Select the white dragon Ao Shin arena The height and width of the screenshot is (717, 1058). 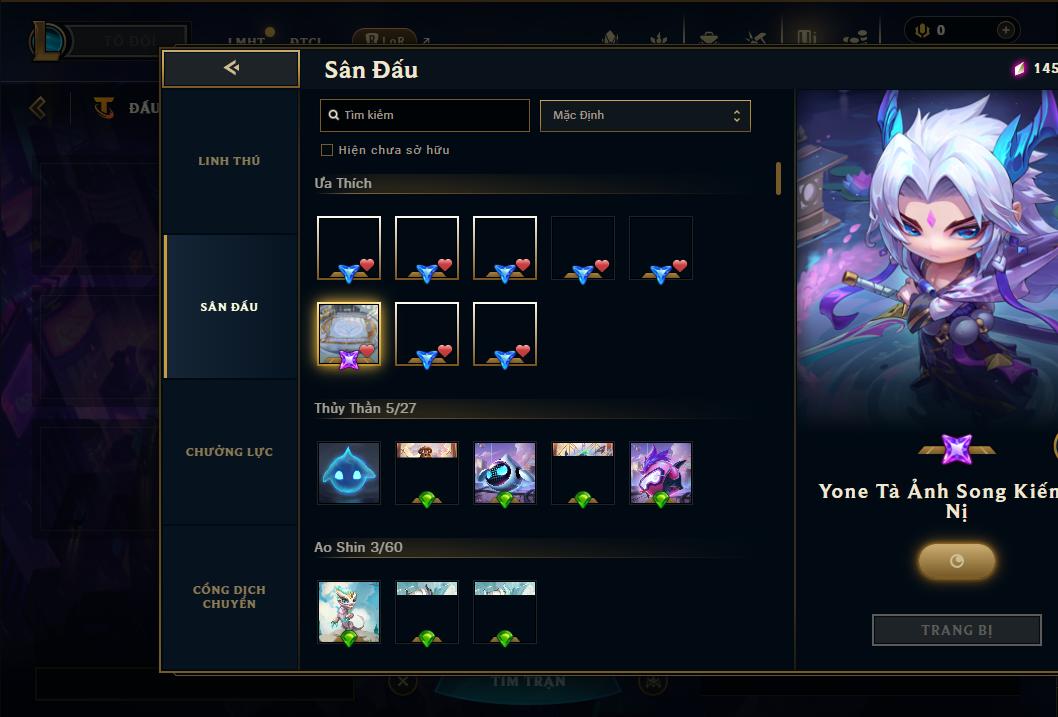coord(349,611)
